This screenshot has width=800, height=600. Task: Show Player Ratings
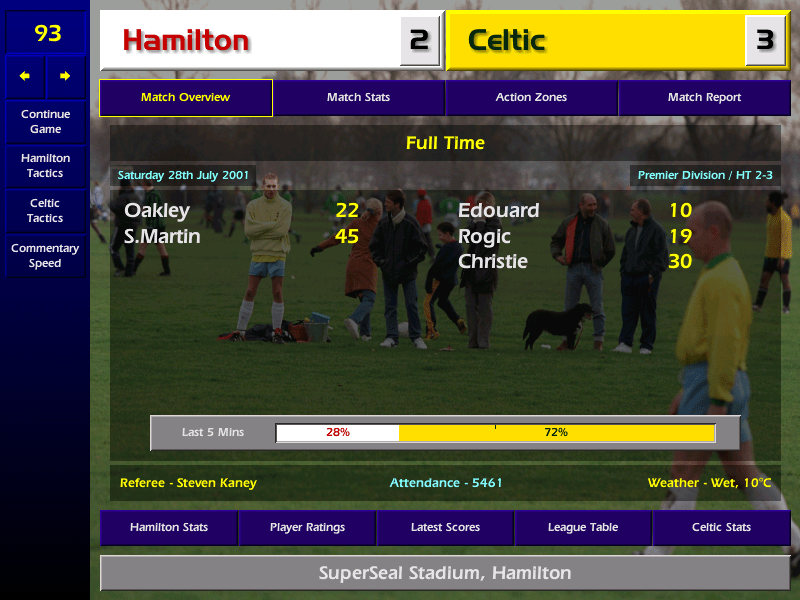pyautogui.click(x=307, y=527)
